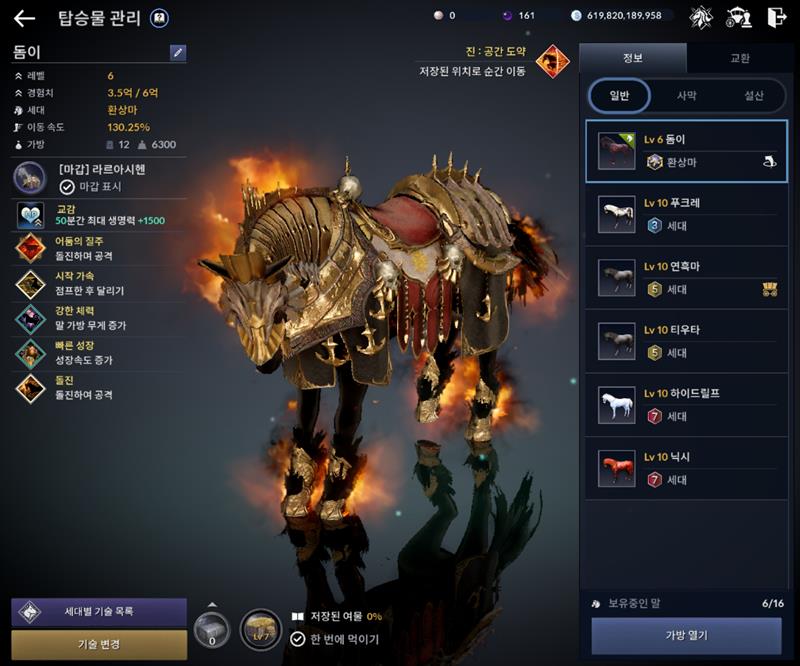
Task: Open the mount management help icon
Action: click(x=159, y=18)
